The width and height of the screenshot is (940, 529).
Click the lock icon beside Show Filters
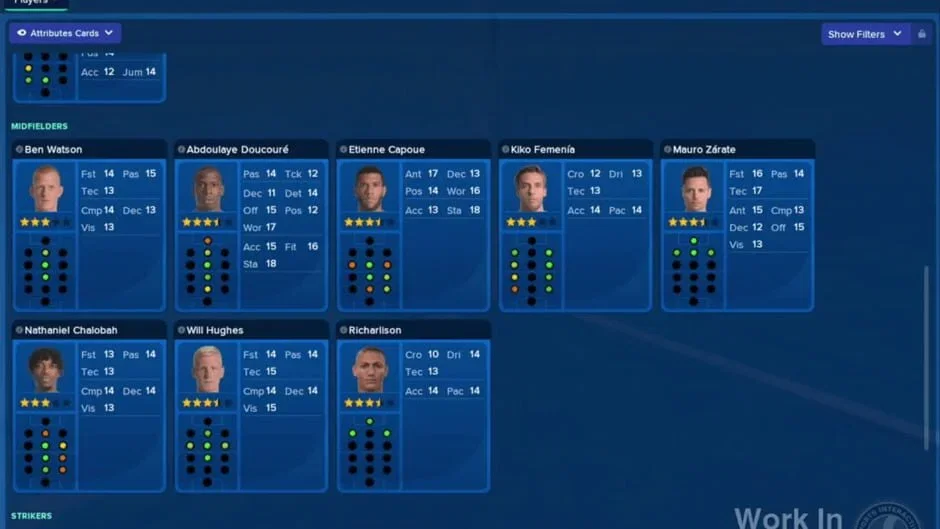922,34
